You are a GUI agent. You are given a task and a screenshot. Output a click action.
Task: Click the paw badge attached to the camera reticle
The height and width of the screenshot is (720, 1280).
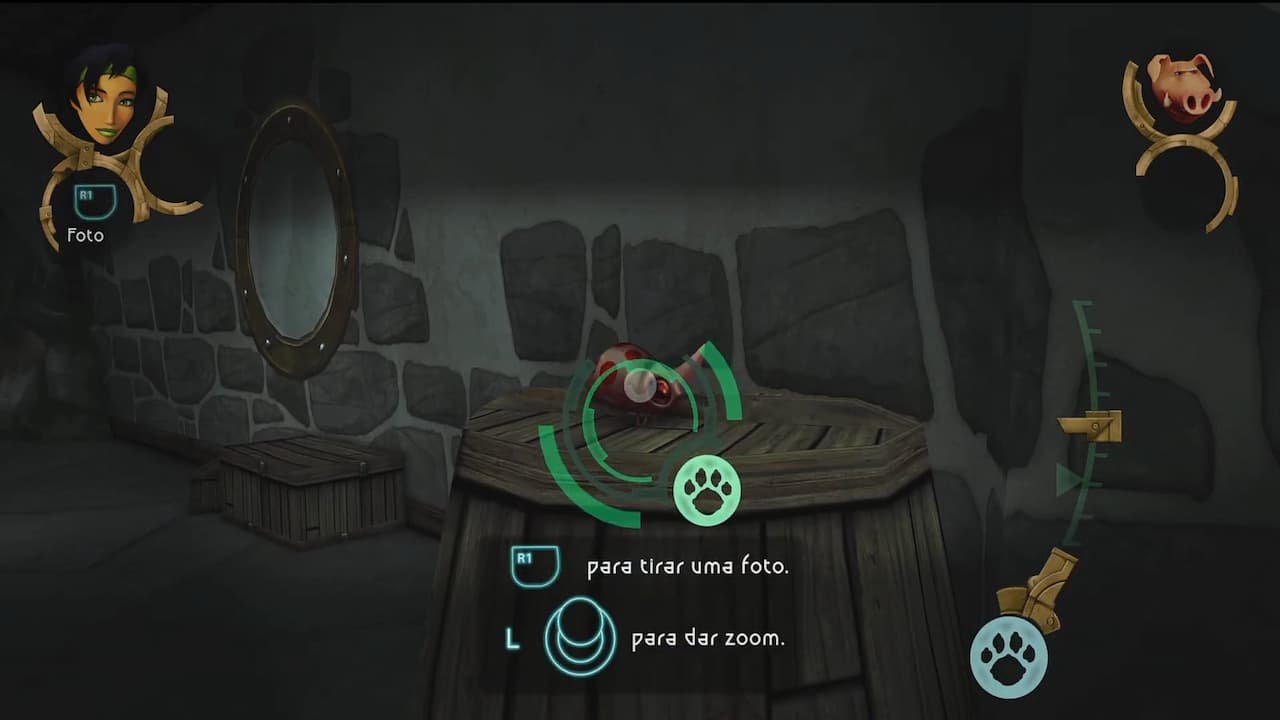coord(706,491)
